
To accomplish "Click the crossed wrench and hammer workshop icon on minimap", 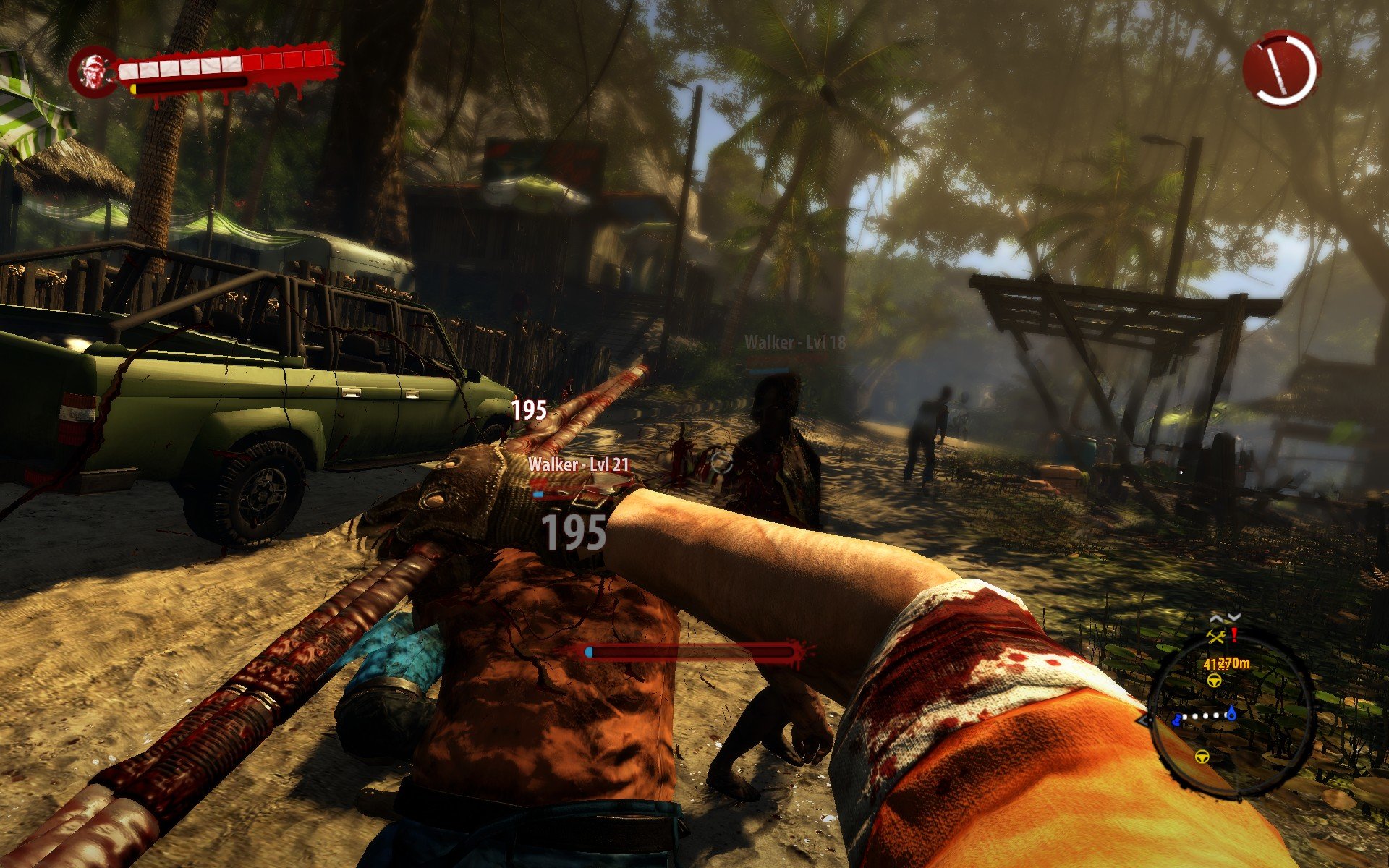I will click(x=1217, y=637).
